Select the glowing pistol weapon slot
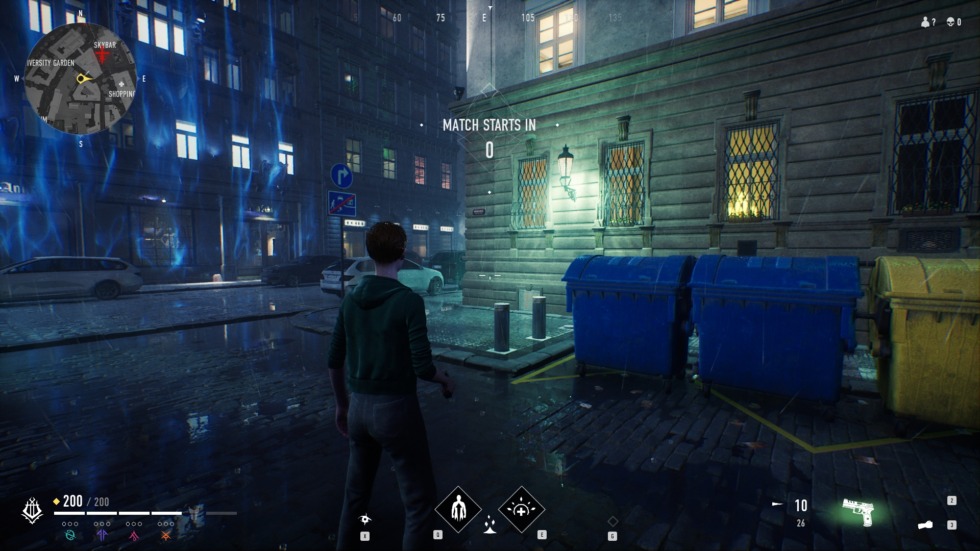The image size is (980, 551). (857, 511)
